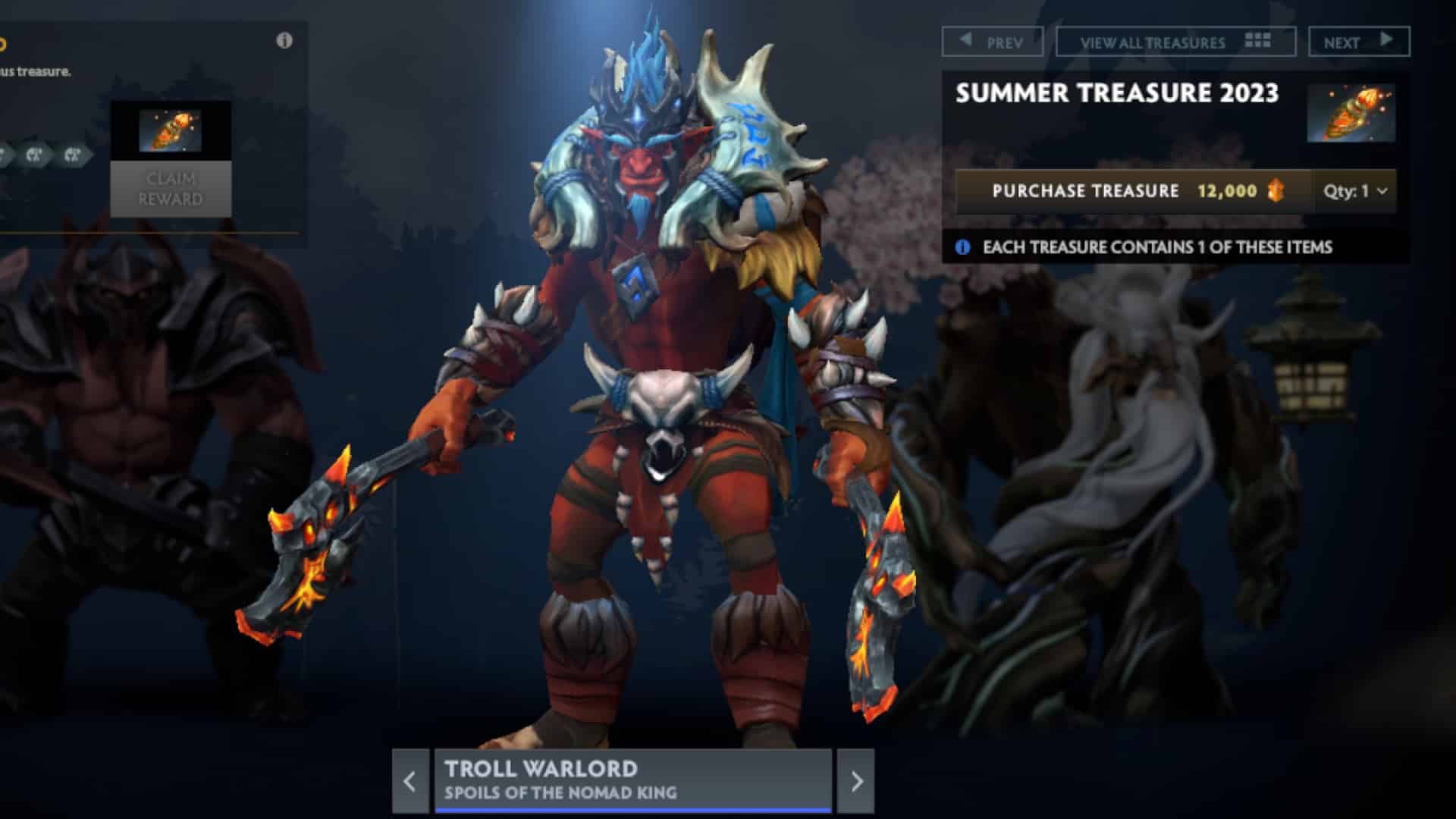
Task: Go to previous hero with left arrow near hero name
Action: (x=409, y=782)
